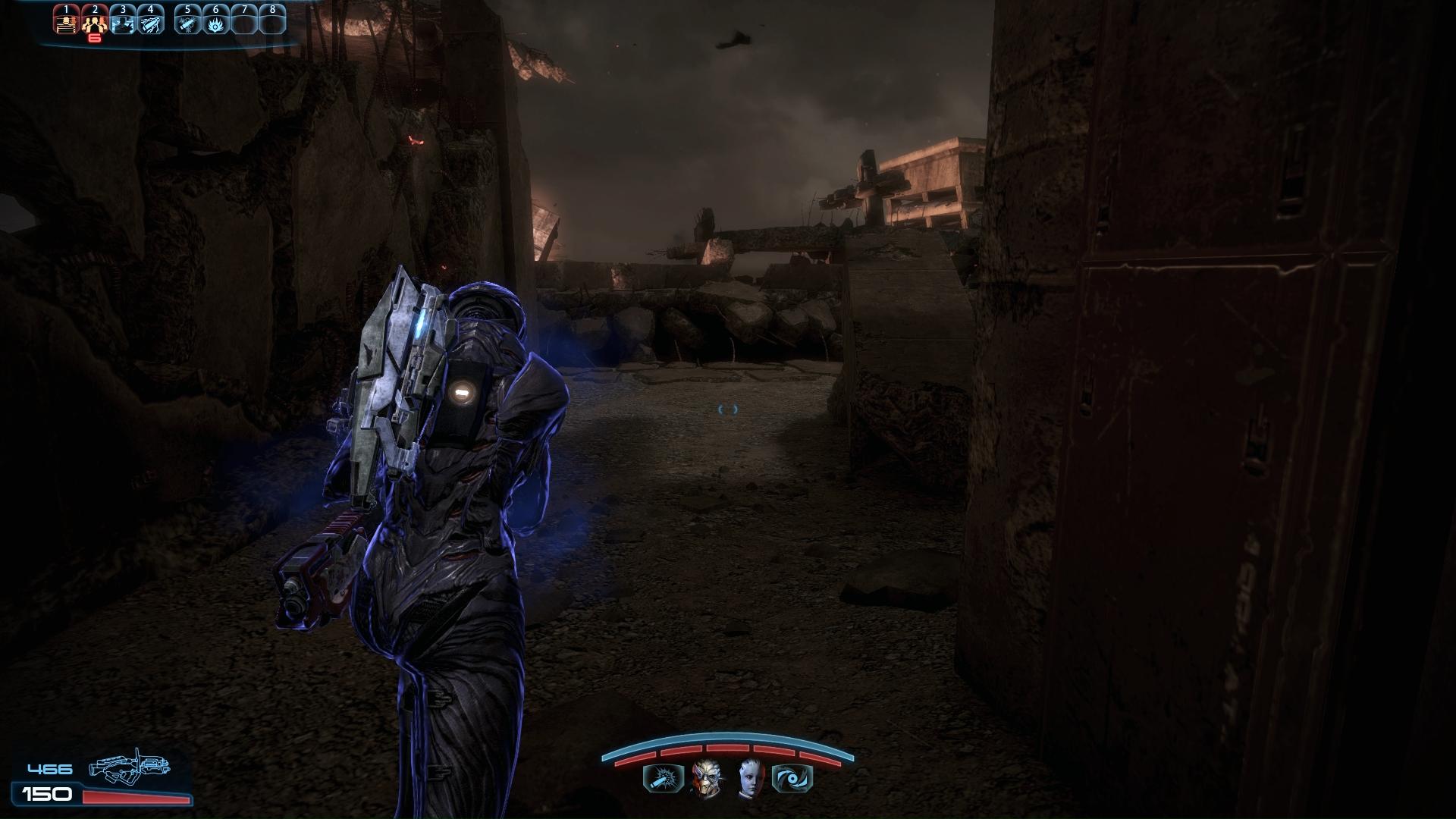Cast Liara's Singularity power icon

pyautogui.click(x=792, y=779)
